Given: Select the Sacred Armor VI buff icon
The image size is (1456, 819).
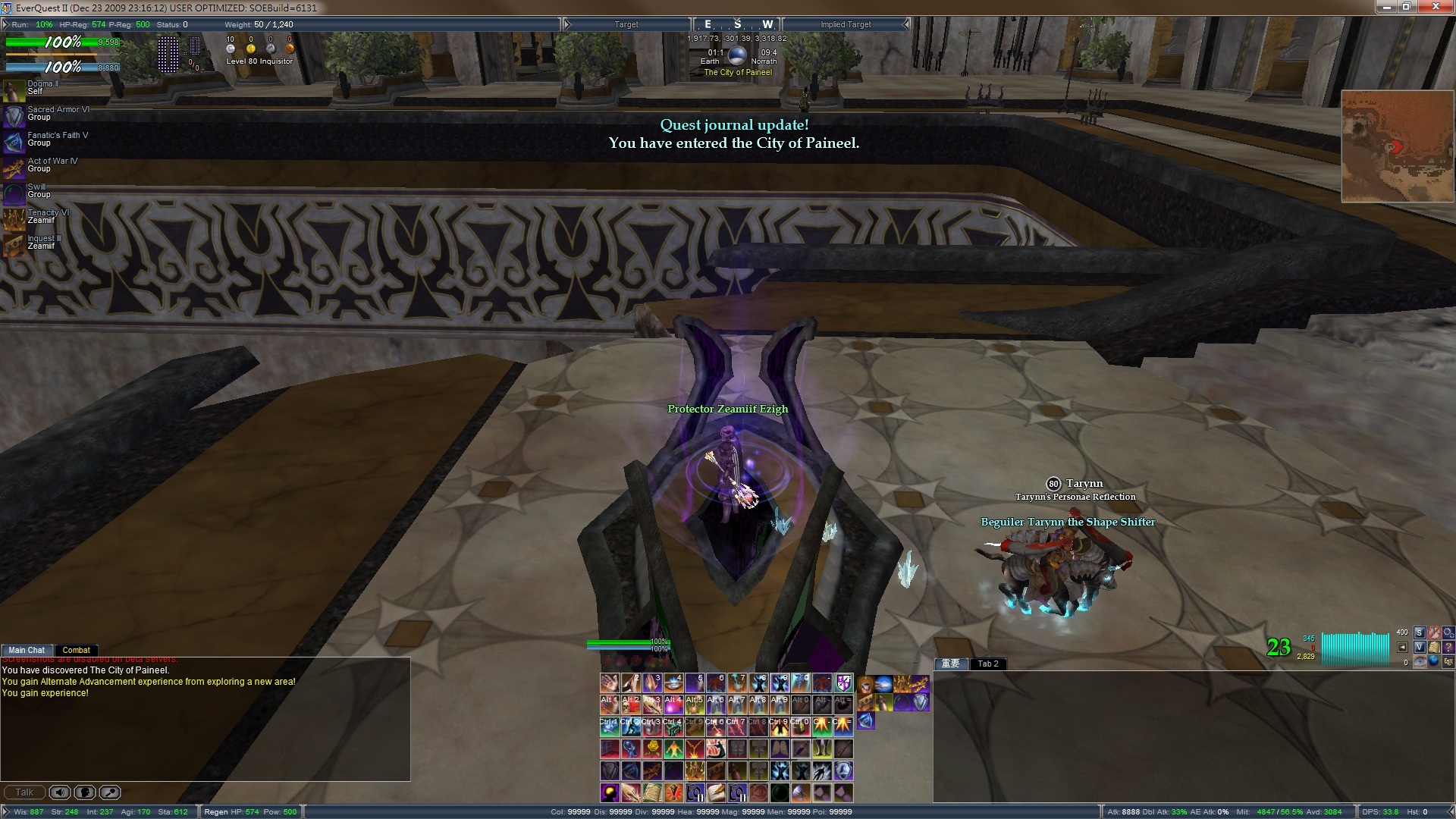Looking at the screenshot, I should tap(14, 115).
